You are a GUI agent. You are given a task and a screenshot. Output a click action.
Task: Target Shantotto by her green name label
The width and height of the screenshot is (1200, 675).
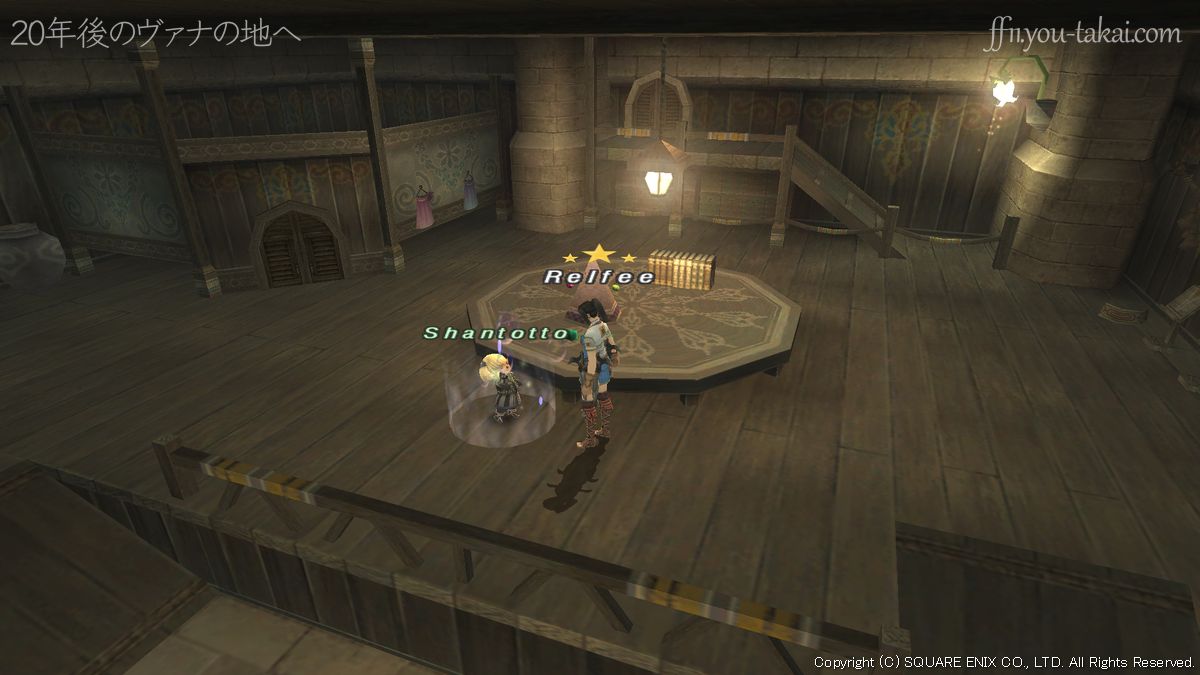[x=496, y=333]
